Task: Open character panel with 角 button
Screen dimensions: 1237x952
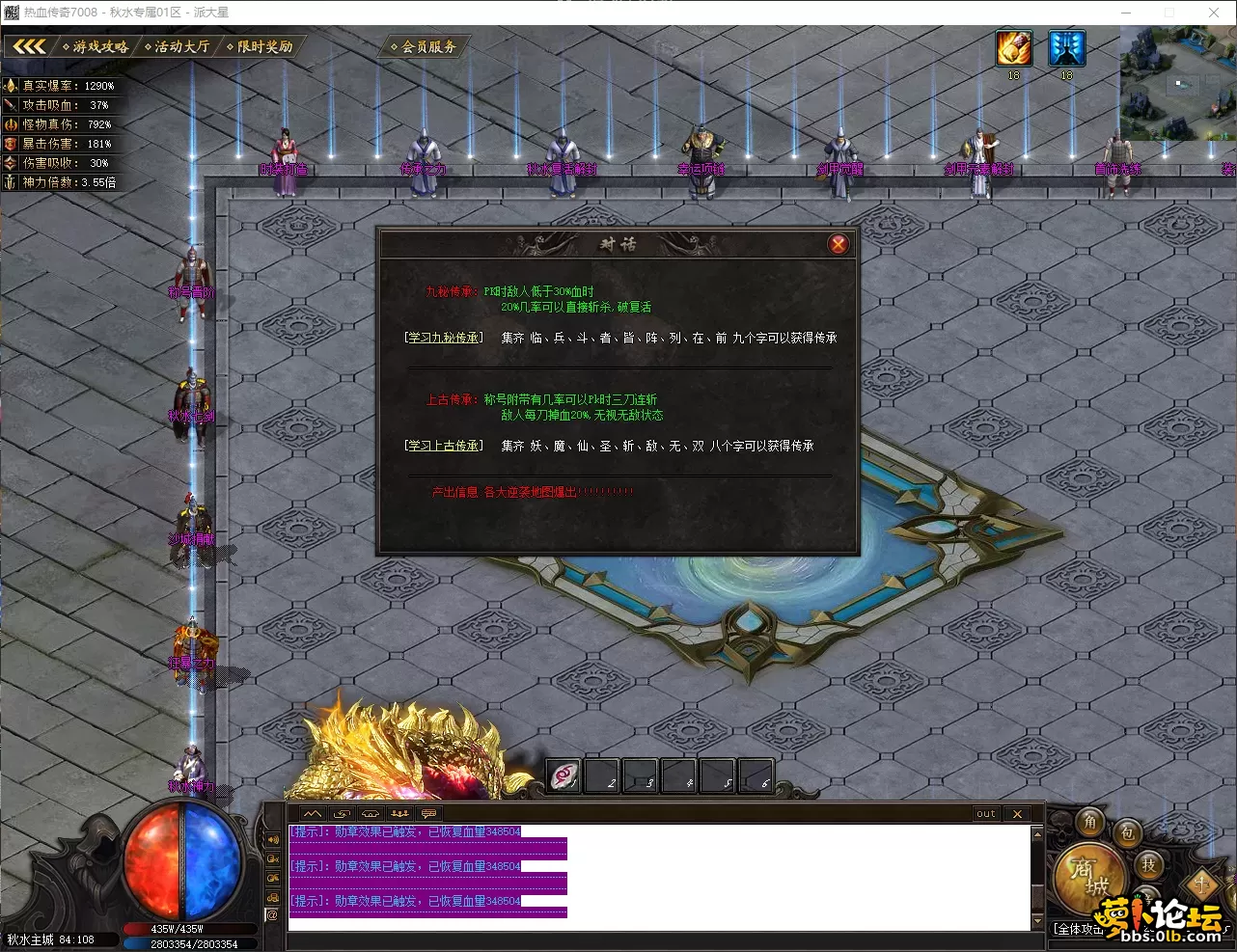Action: coord(1090,822)
